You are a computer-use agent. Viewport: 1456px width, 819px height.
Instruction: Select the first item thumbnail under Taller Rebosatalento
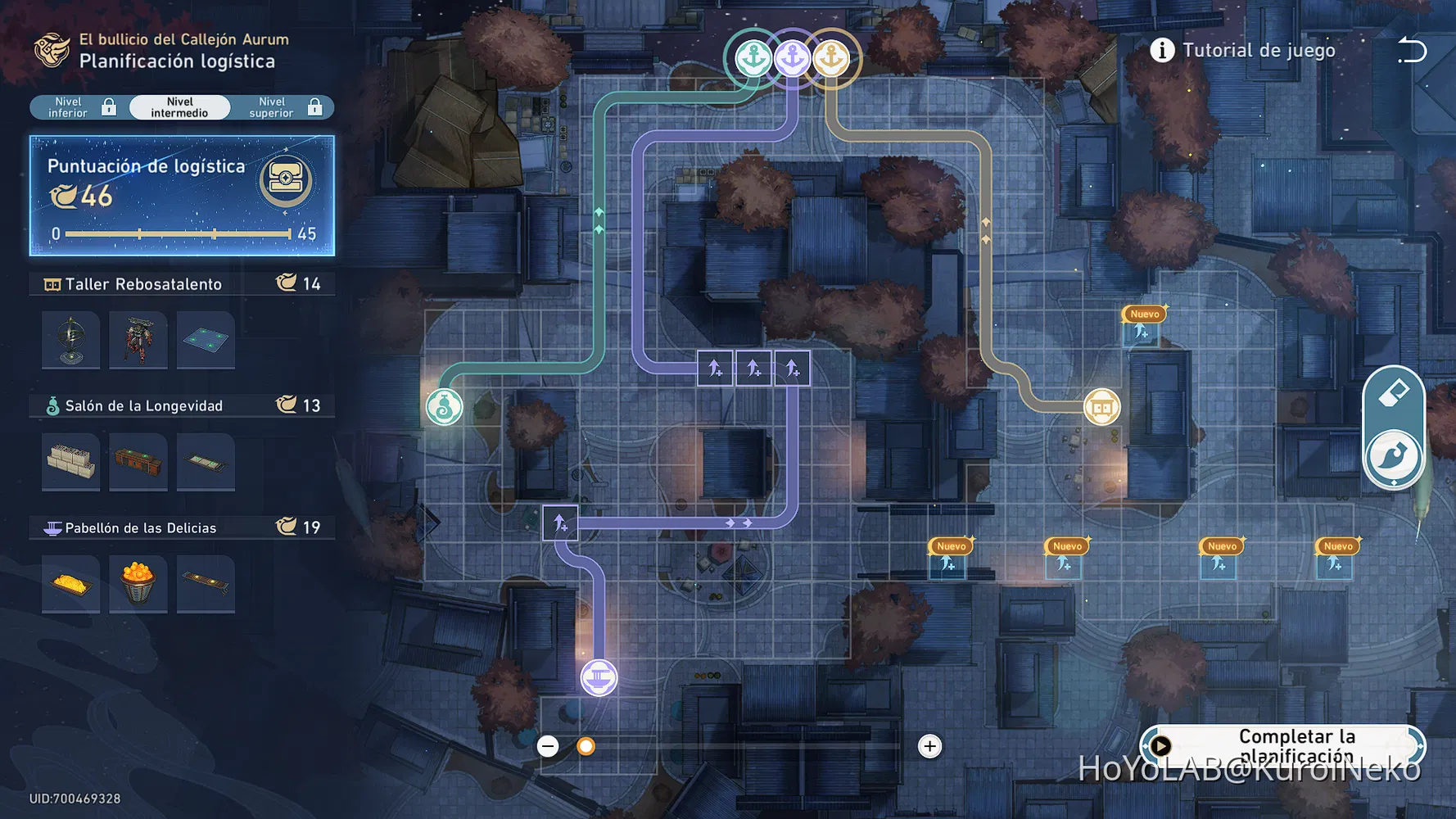tap(70, 340)
